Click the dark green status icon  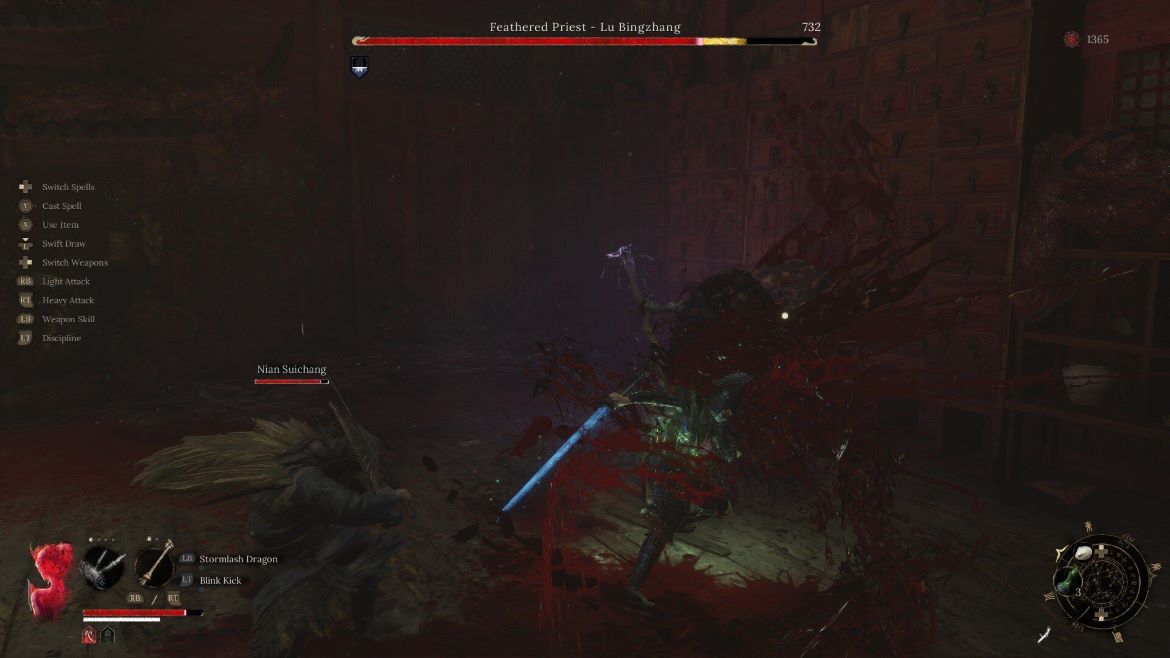[106, 634]
